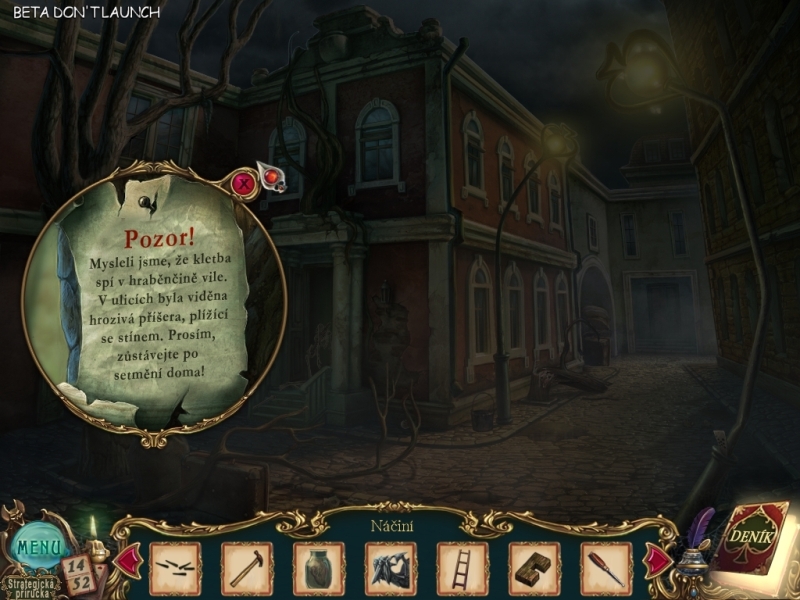Pick the wooden block item
800x600 pixels.
(535, 568)
